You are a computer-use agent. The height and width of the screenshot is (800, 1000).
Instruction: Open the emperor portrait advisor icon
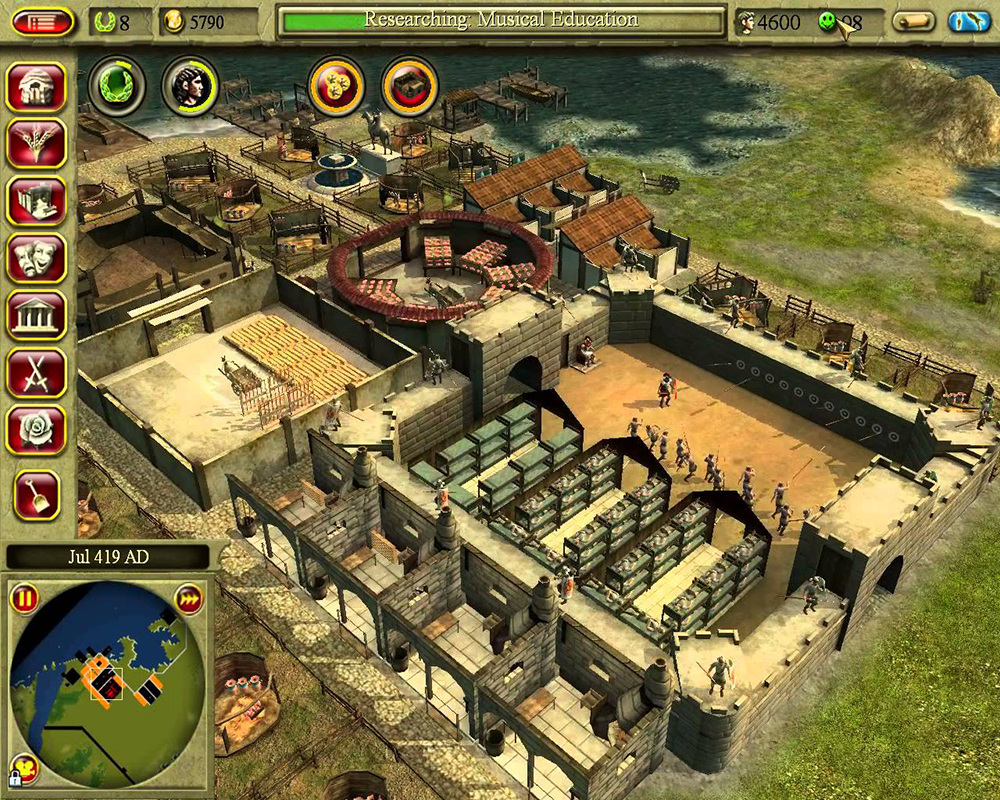click(x=190, y=86)
